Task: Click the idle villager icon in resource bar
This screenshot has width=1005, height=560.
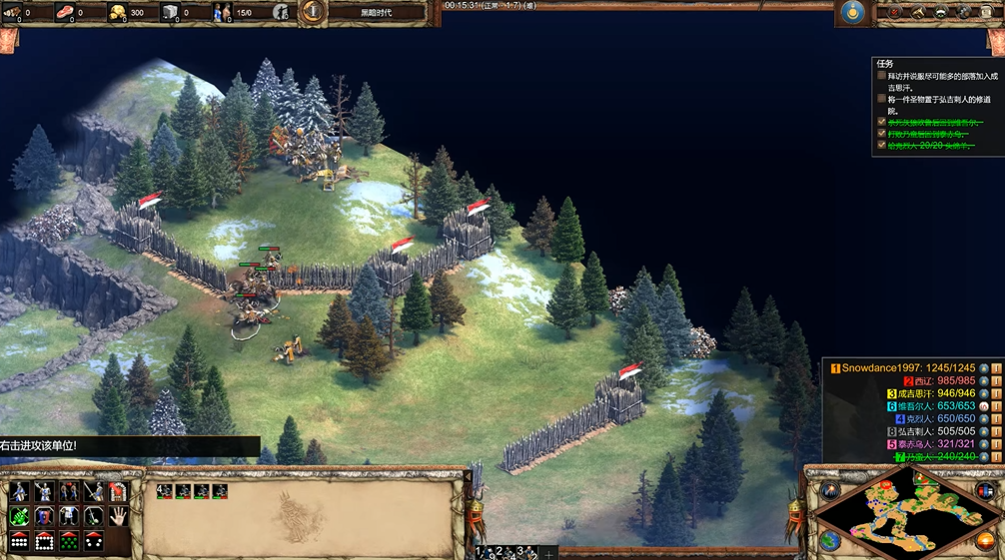Action: point(281,12)
